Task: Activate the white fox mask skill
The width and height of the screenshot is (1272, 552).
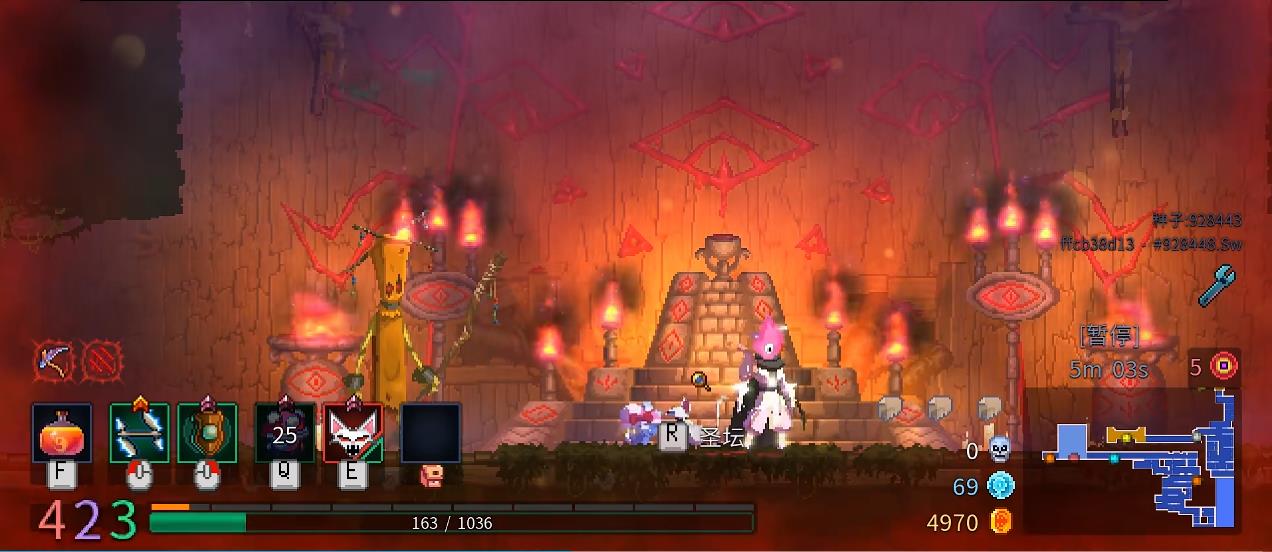Action: coord(352,433)
